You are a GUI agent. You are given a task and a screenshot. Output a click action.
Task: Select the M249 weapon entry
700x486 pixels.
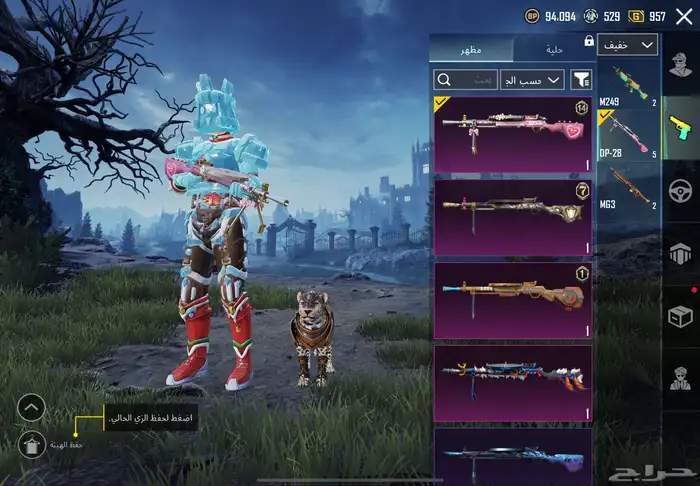tap(628, 86)
